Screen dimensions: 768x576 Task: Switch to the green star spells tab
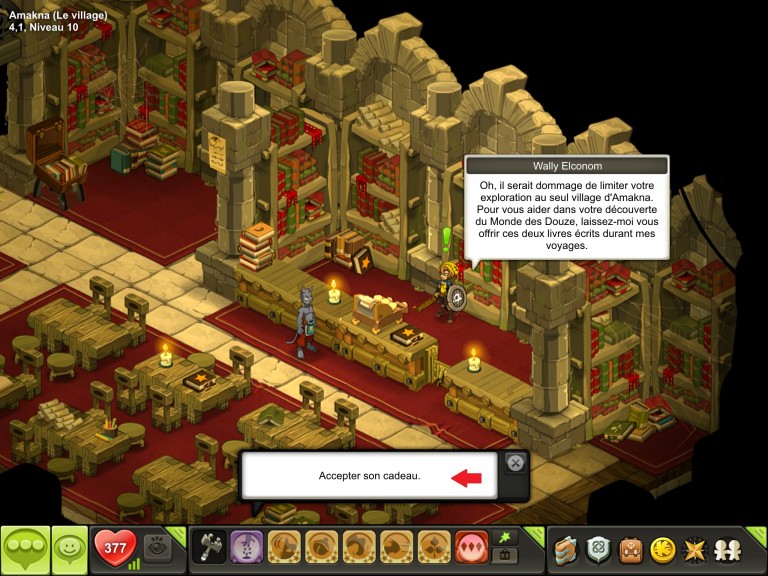click(x=505, y=538)
